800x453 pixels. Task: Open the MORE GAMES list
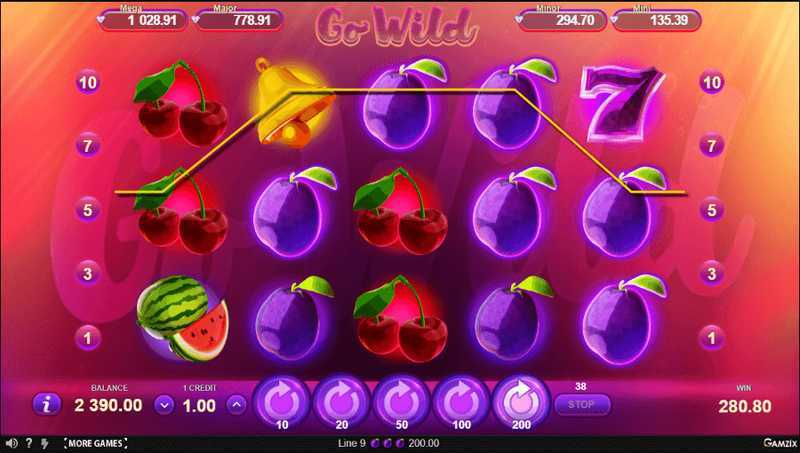94,443
